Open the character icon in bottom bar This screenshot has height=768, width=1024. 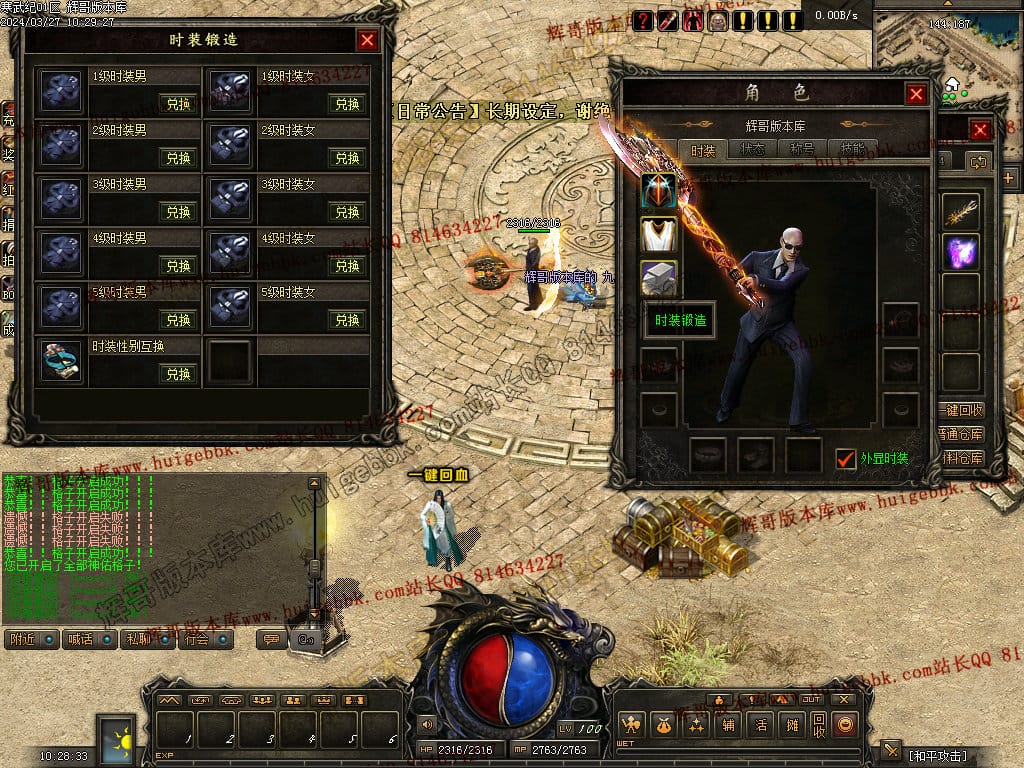pos(631,725)
